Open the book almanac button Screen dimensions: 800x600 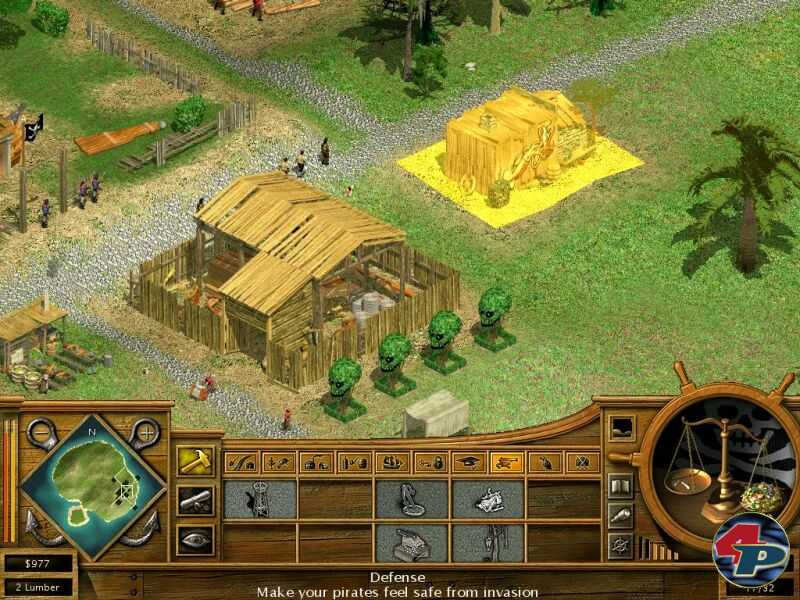coord(620,486)
